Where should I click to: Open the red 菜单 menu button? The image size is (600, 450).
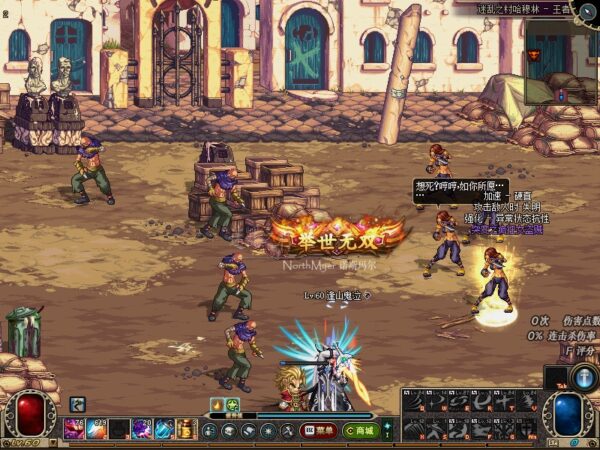[x=319, y=431]
